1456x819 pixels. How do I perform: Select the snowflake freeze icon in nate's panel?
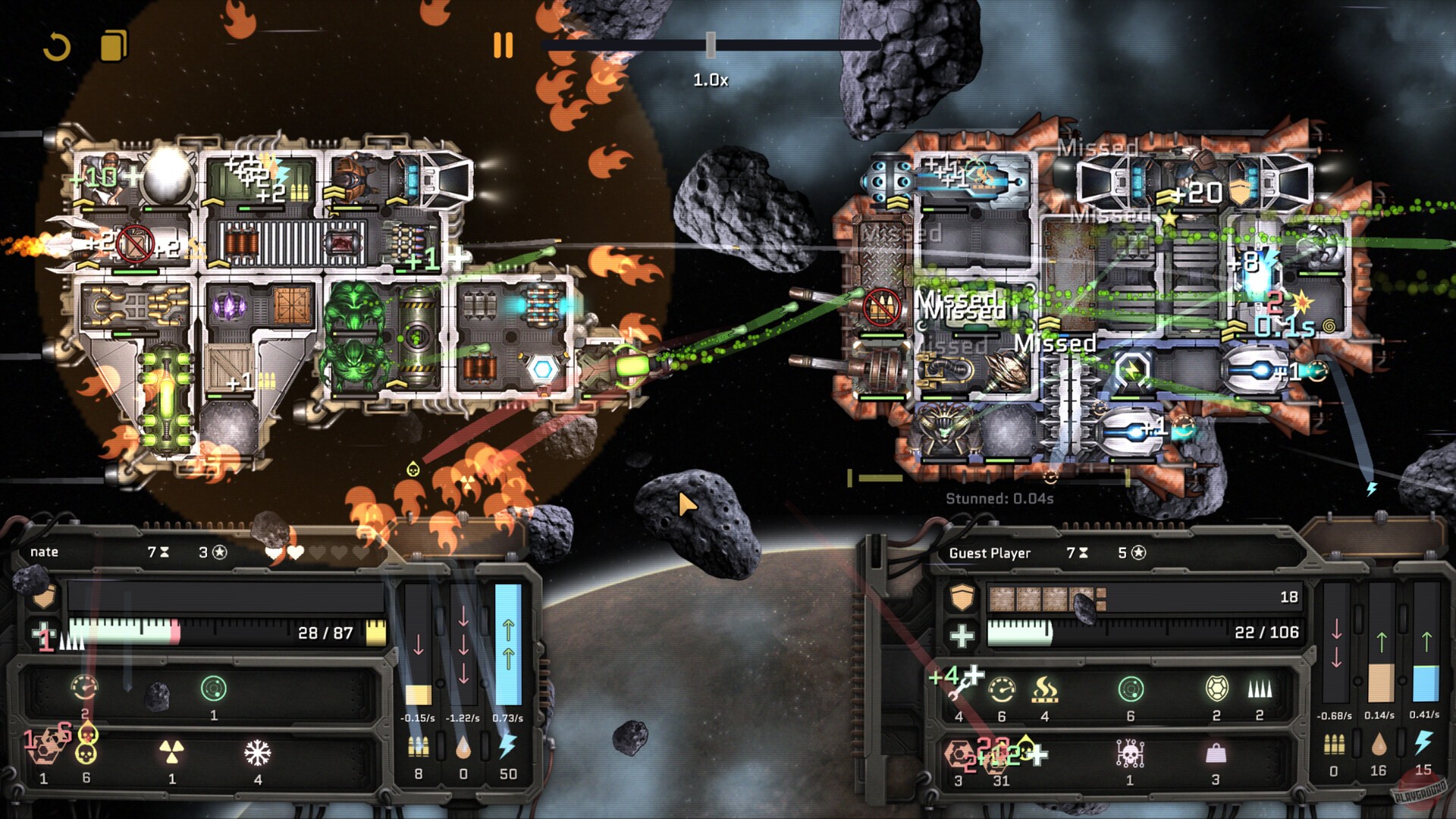(258, 753)
